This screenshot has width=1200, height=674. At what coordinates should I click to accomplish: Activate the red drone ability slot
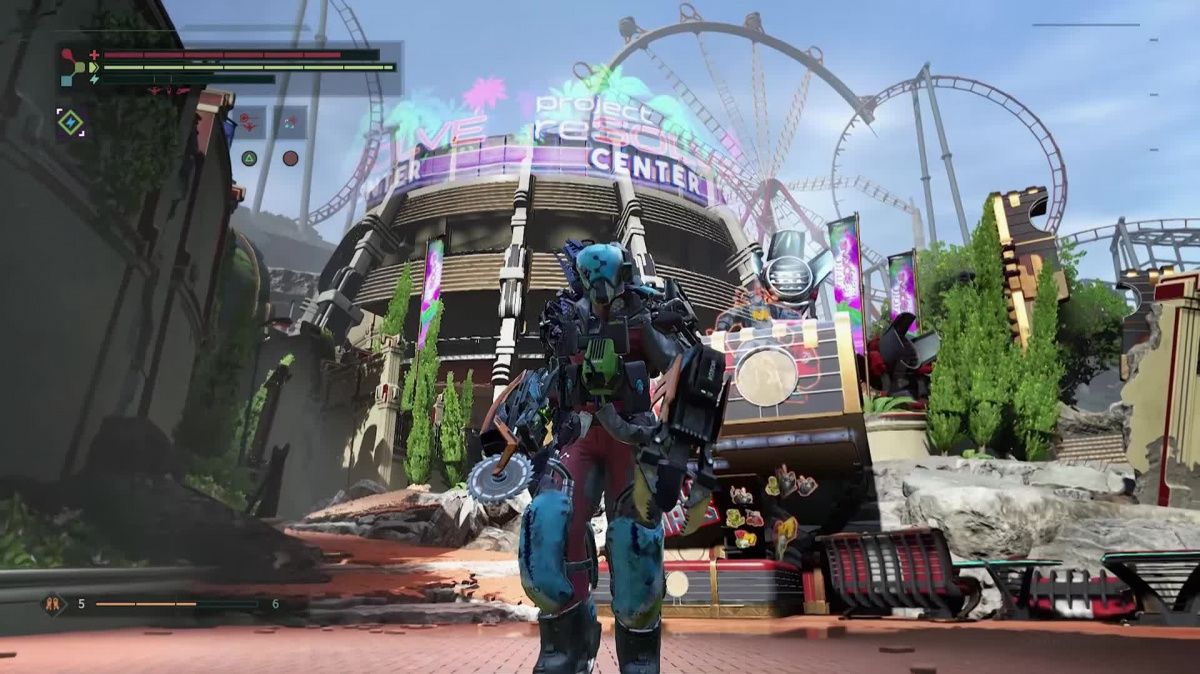(249, 123)
